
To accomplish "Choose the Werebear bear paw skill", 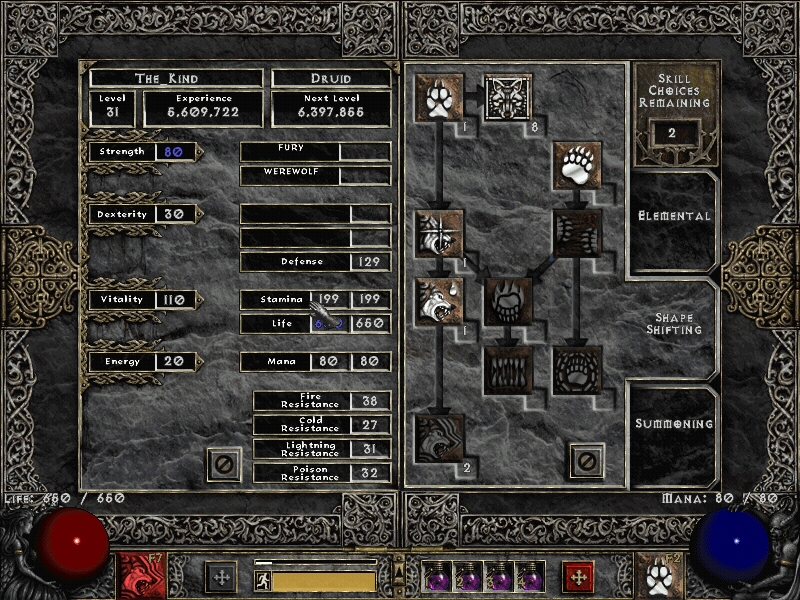I will click(577, 166).
